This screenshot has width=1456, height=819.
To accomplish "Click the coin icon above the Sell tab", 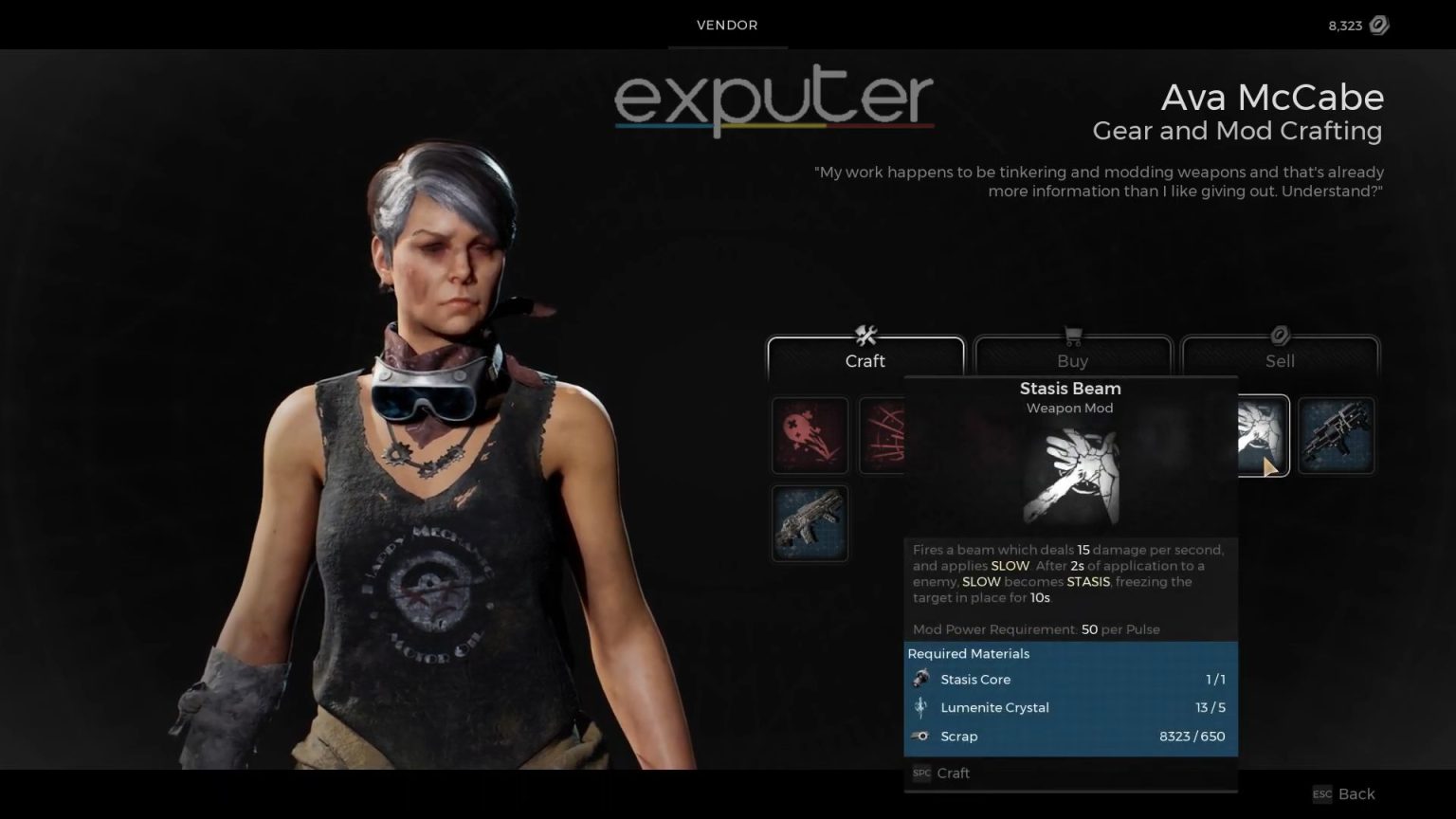I will point(1280,333).
